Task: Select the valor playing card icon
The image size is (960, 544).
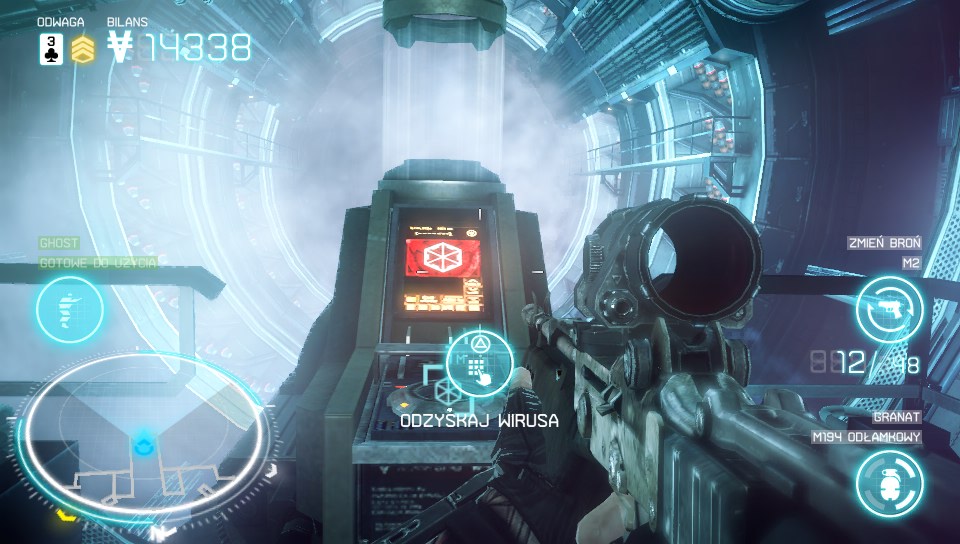Action: (x=51, y=48)
